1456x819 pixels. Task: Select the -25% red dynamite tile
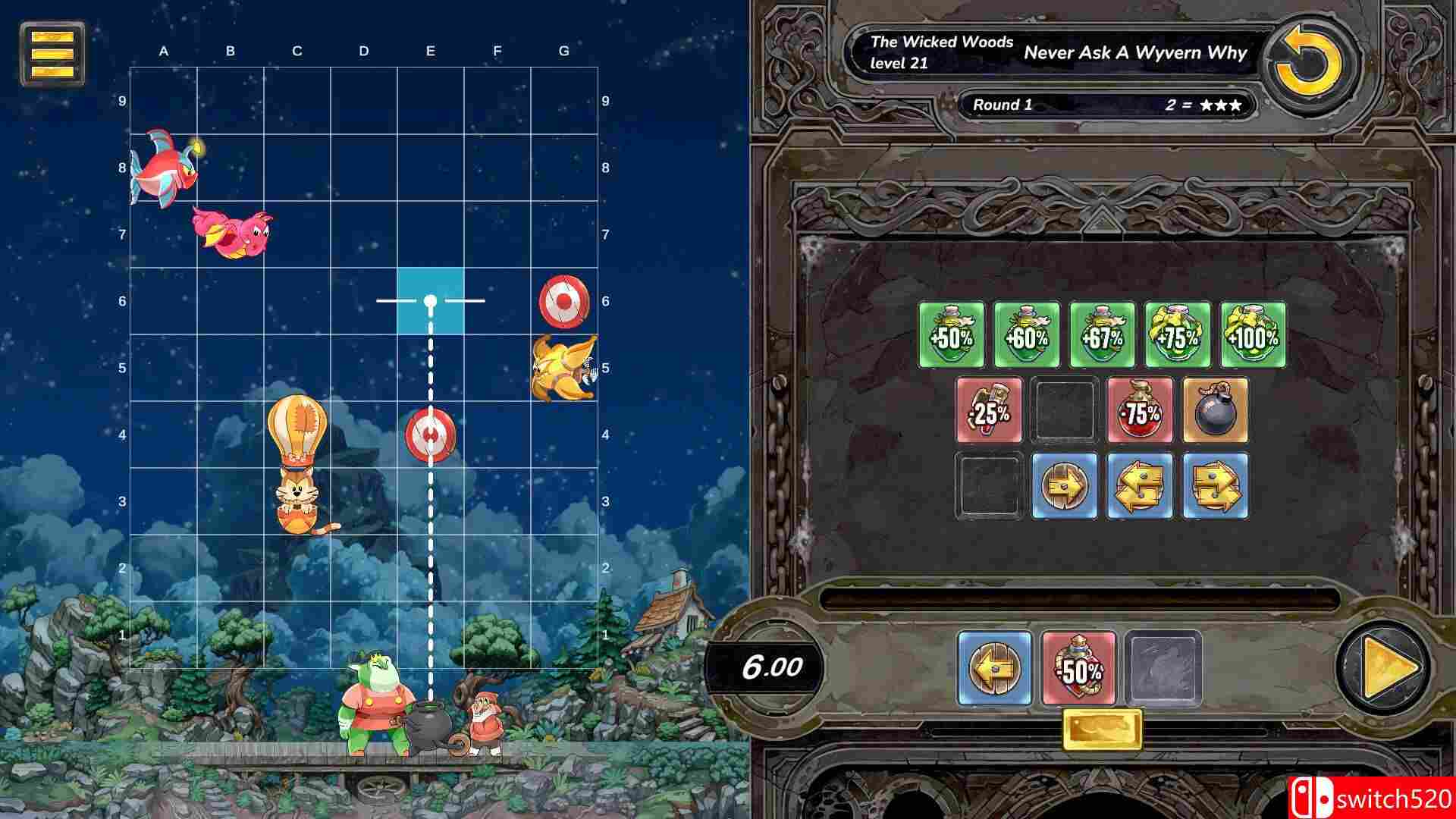pyautogui.click(x=990, y=410)
